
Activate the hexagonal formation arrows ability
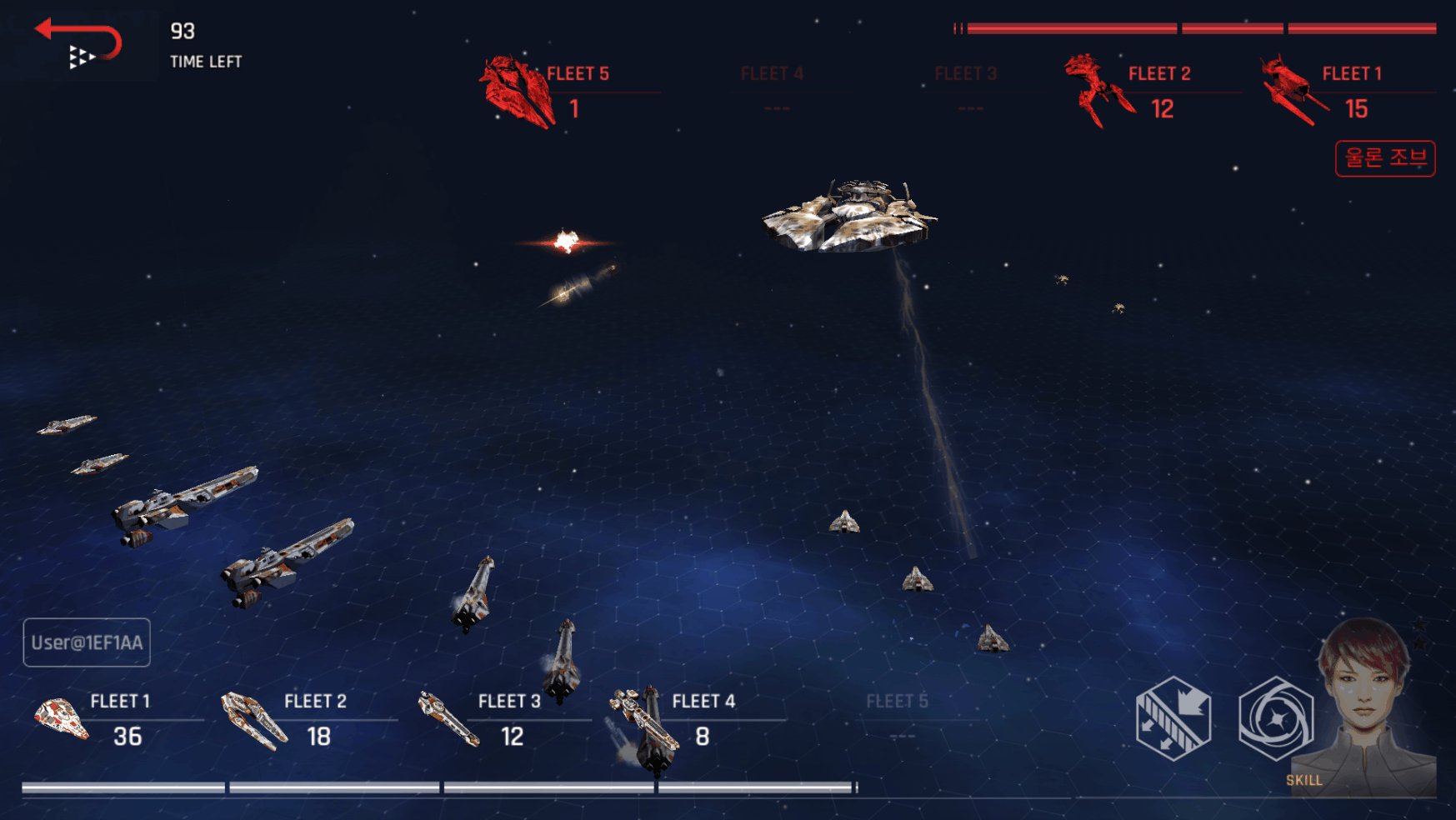(x=1173, y=718)
